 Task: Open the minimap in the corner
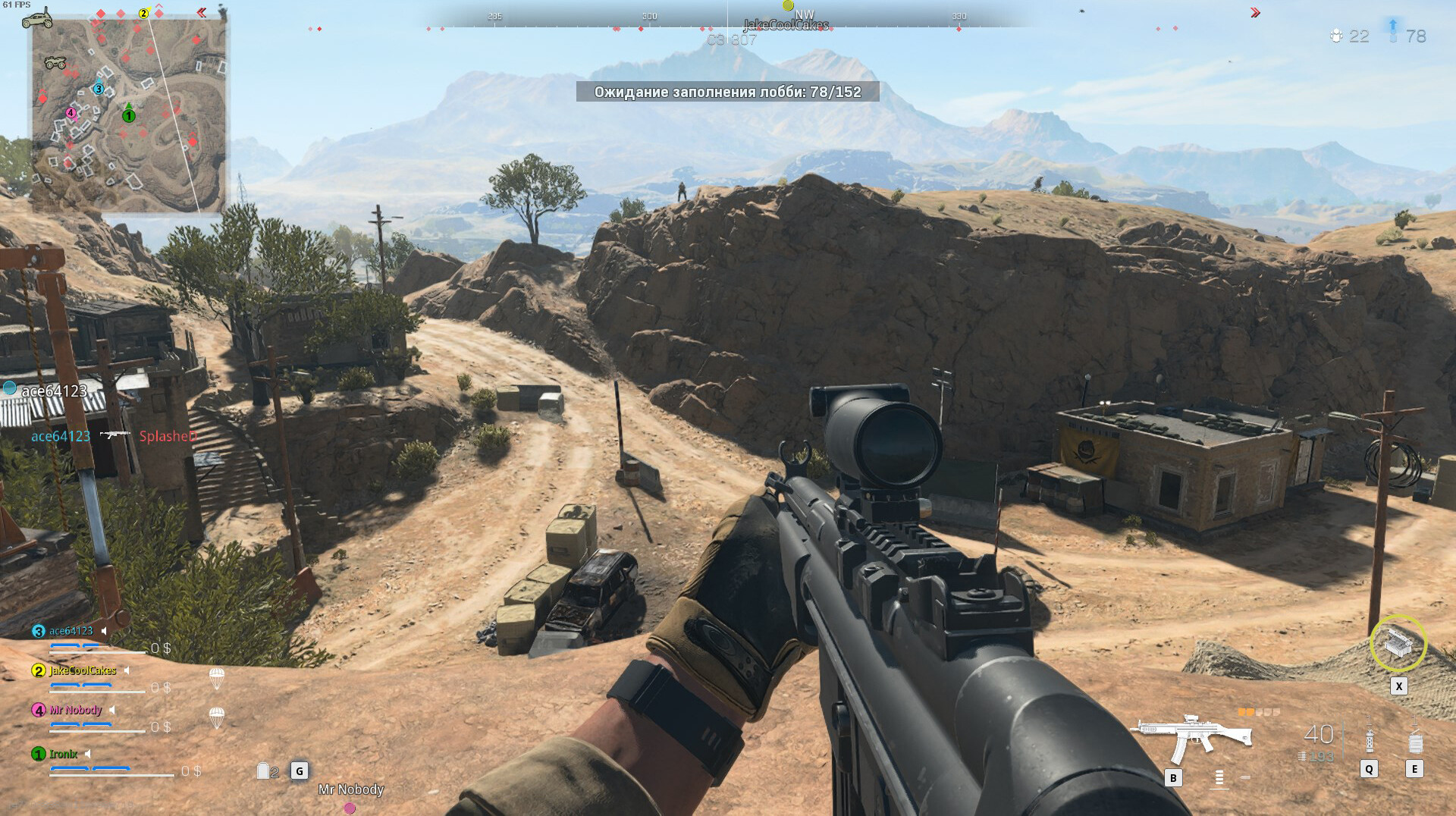(x=129, y=114)
